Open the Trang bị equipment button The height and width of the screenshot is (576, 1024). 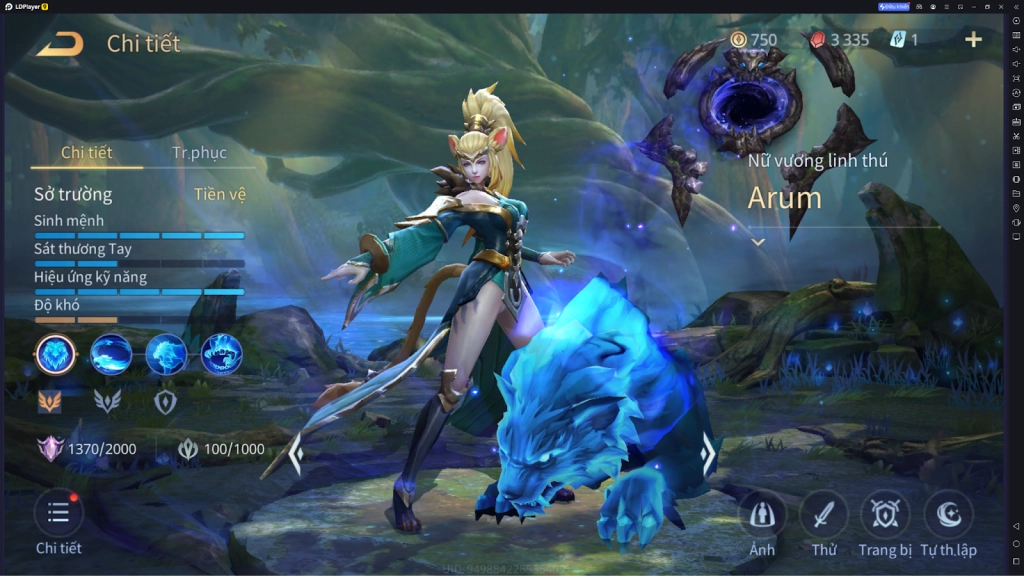pos(885,514)
